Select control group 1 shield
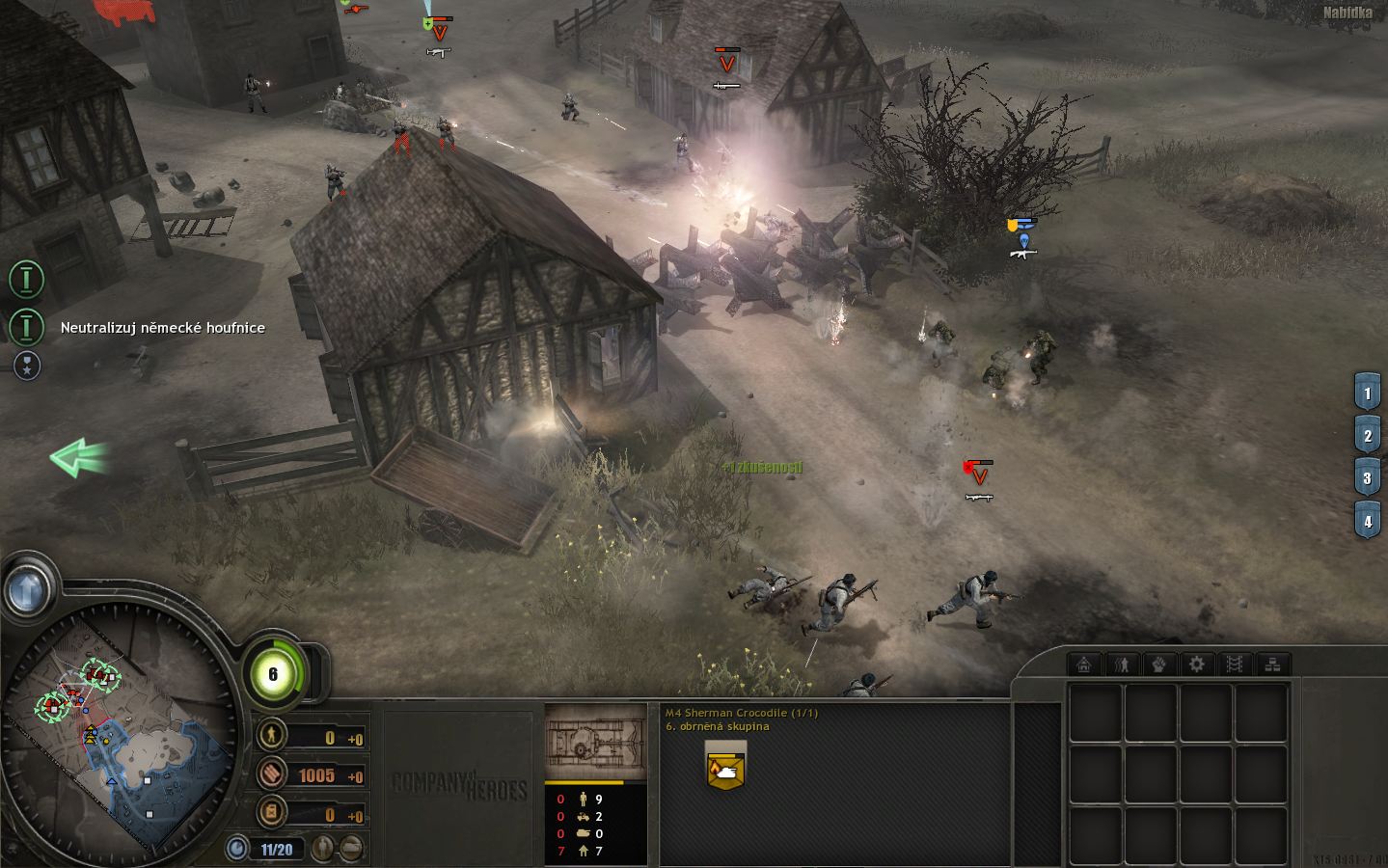This screenshot has height=868, width=1388. pyautogui.click(x=1367, y=393)
